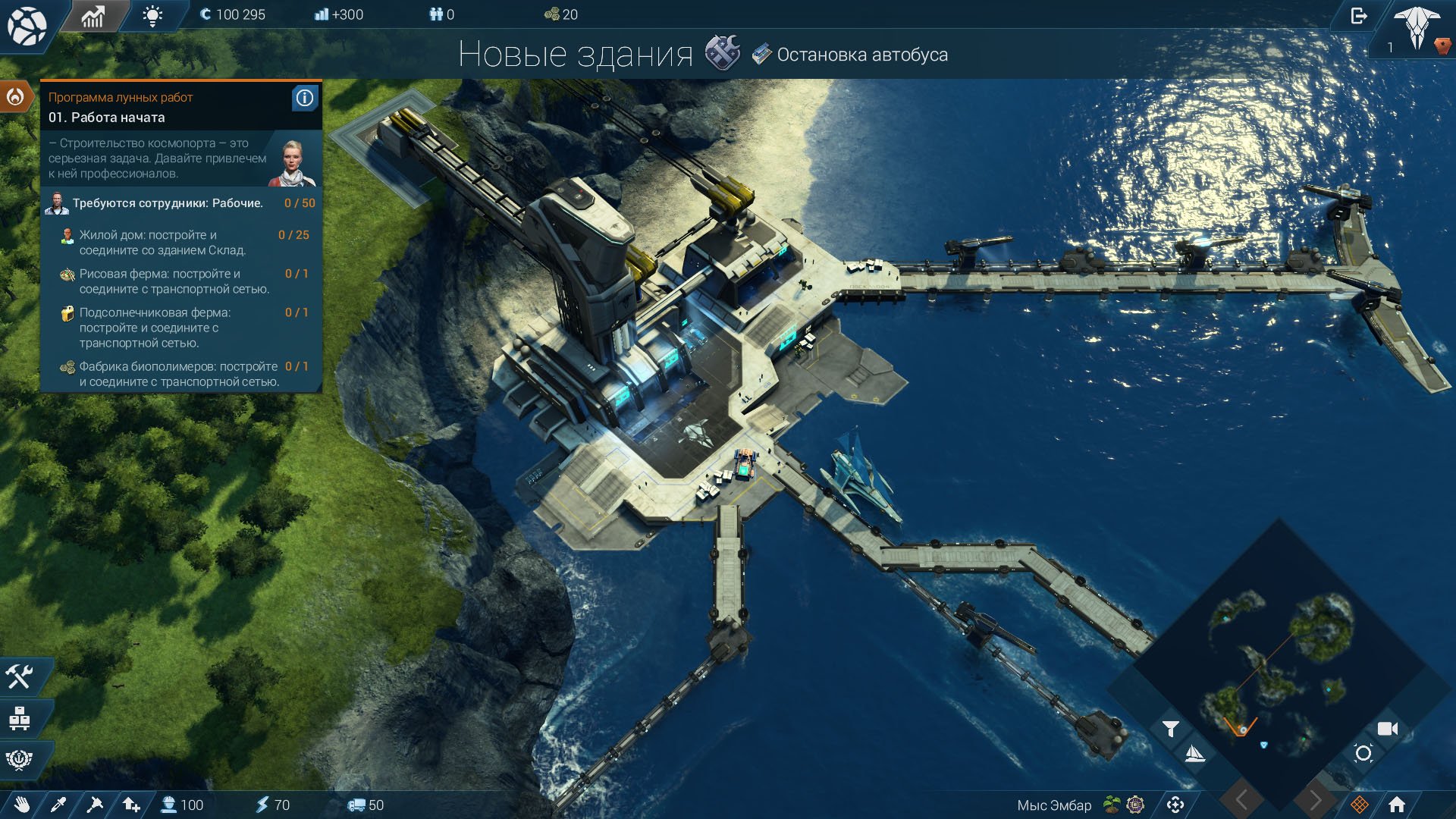
Task: Jump home with the house icon
Action: tap(1396, 805)
